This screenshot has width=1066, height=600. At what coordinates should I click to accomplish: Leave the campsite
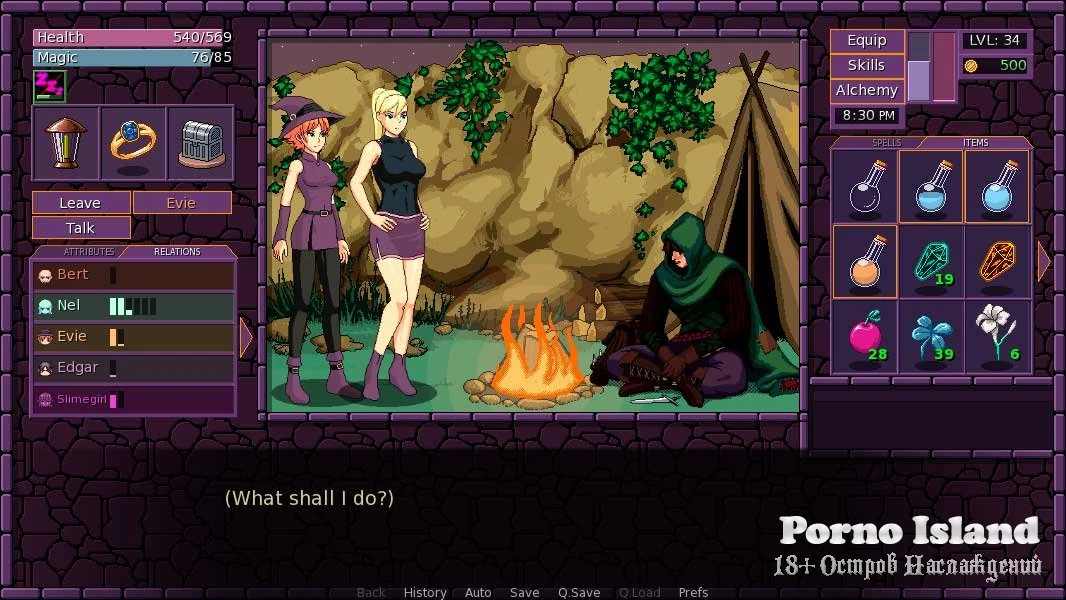click(x=81, y=203)
